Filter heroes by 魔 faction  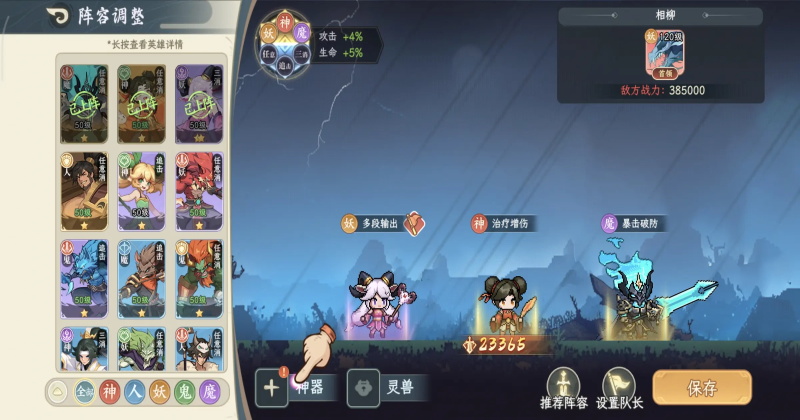coord(208,391)
